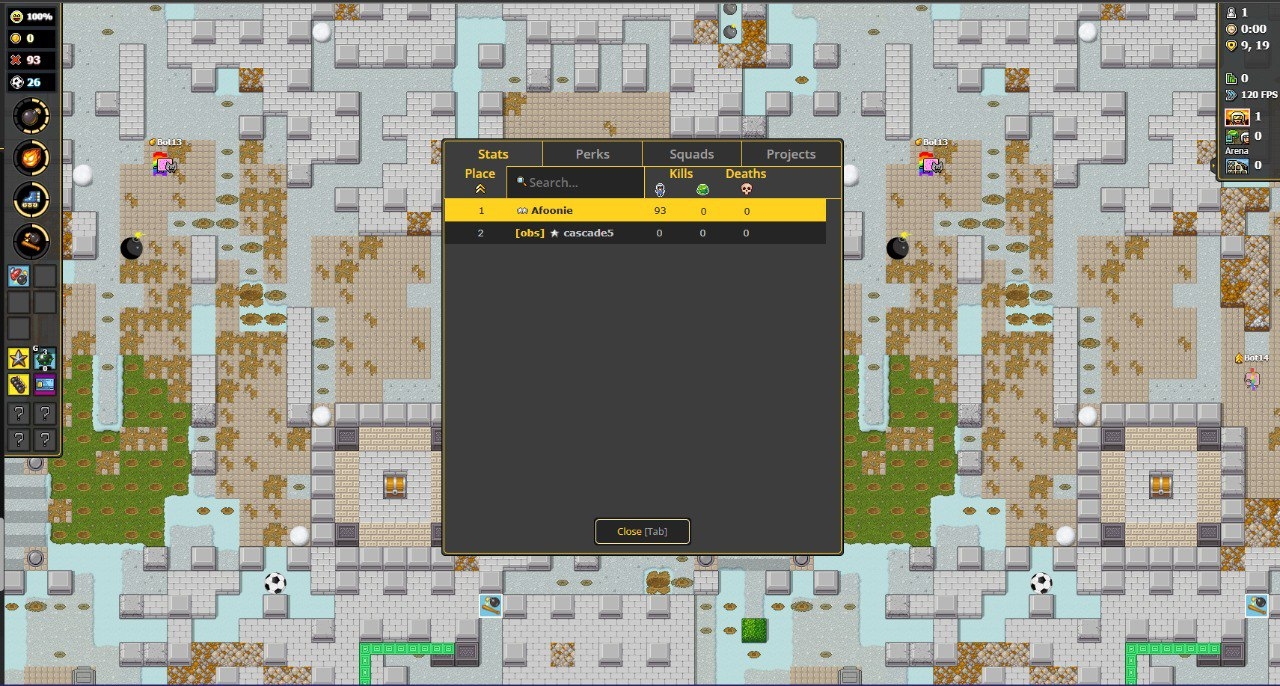Open the Squads tab

pyautogui.click(x=691, y=154)
